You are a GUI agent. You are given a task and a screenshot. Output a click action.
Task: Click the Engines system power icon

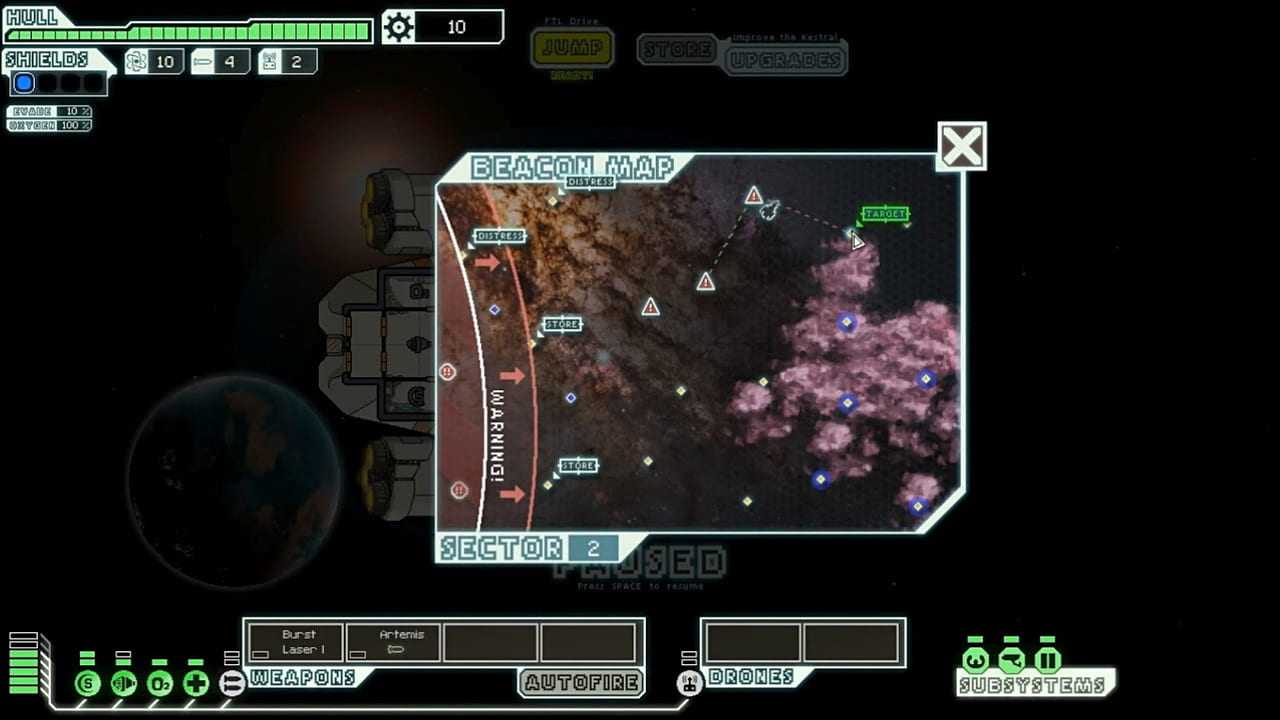123,684
